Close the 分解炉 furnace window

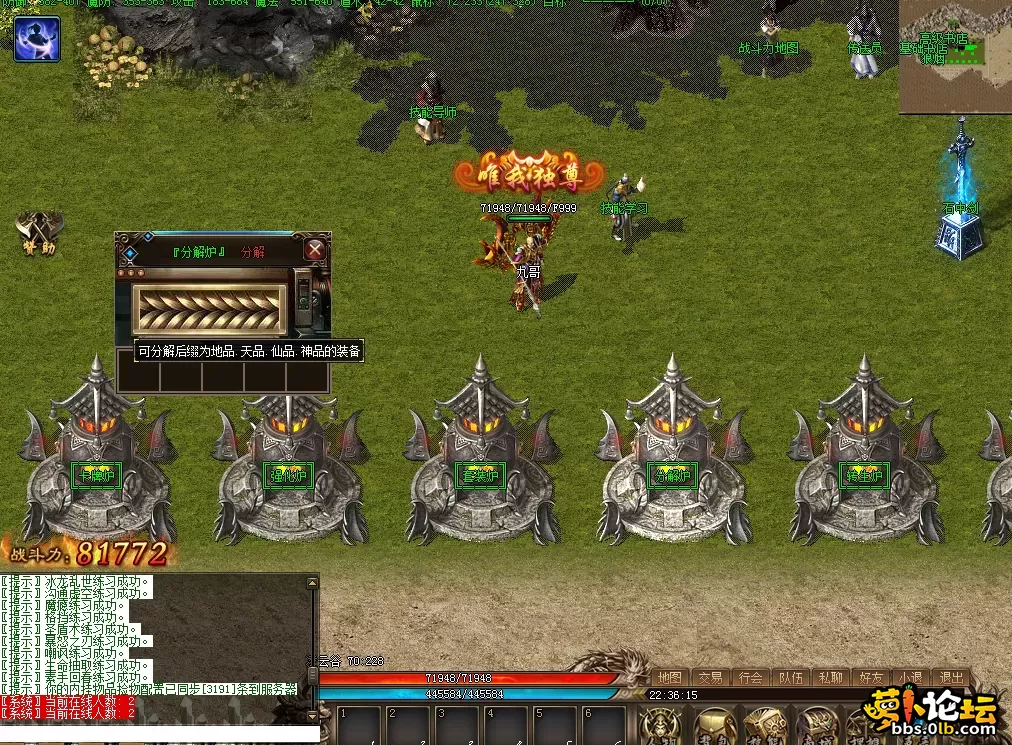pyautogui.click(x=315, y=249)
